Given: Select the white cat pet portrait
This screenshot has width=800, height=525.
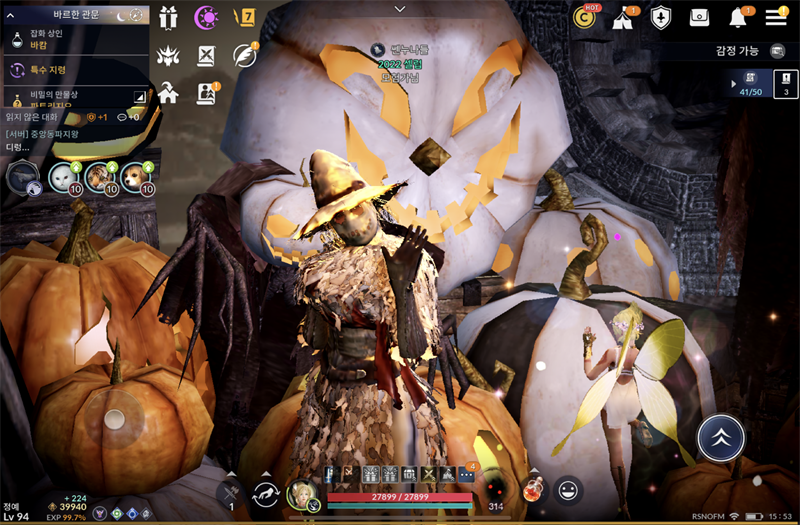Looking at the screenshot, I should click(64, 178).
